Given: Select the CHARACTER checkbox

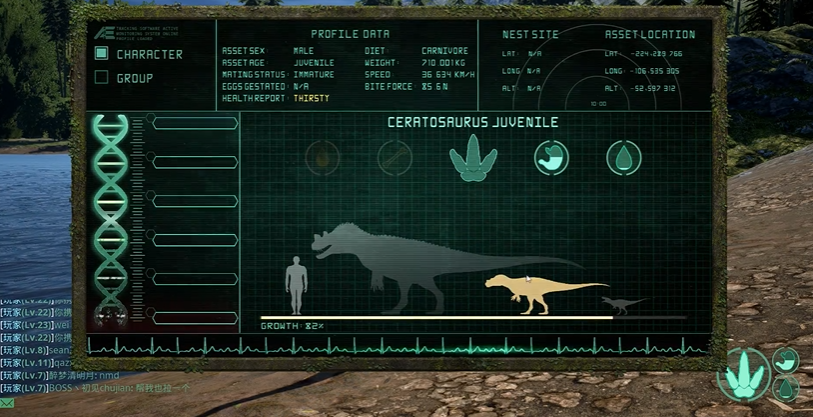Looking at the screenshot, I should coord(101,53).
